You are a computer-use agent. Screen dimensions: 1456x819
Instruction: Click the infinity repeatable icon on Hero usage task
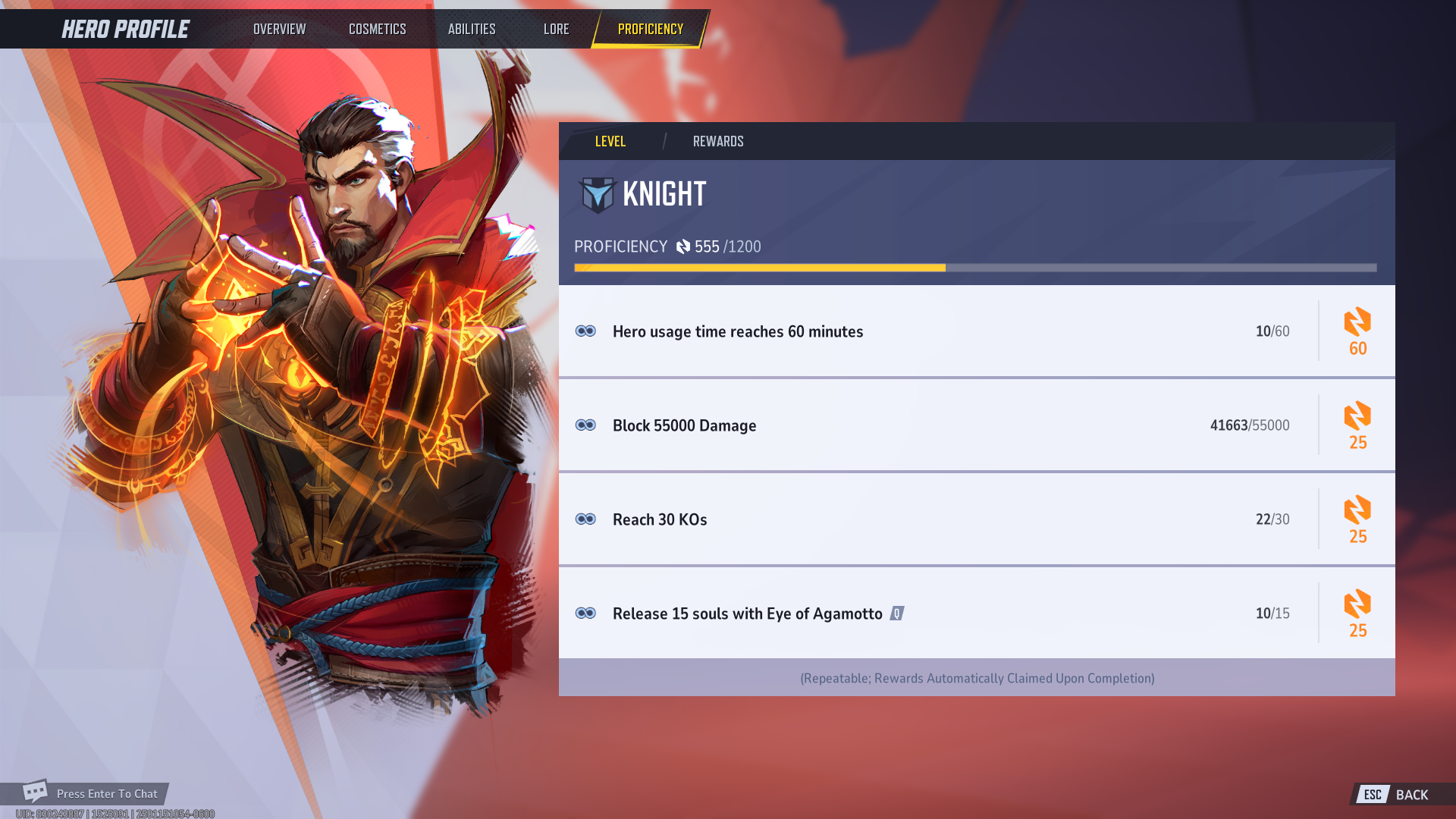click(587, 331)
